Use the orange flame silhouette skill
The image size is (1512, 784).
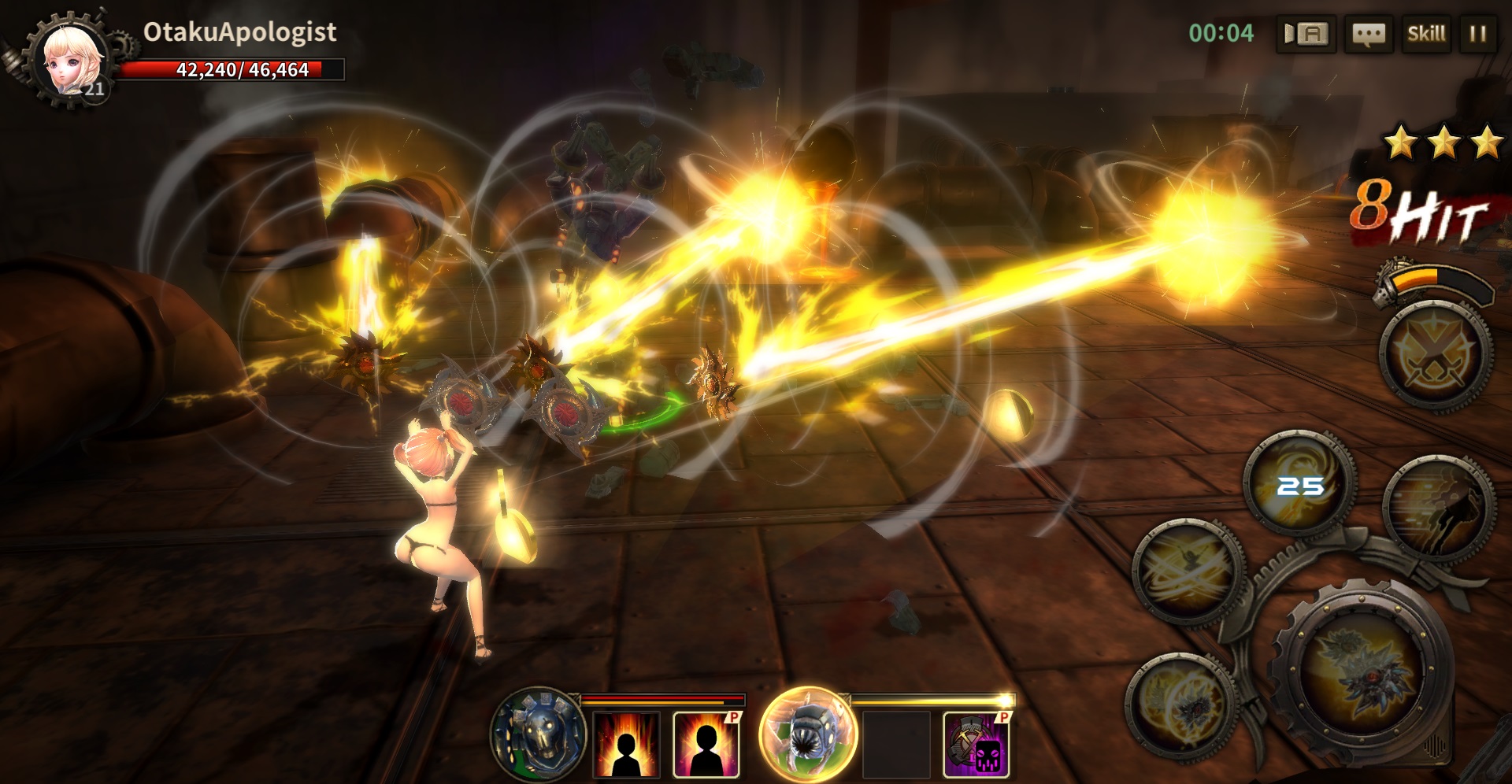(x=626, y=744)
